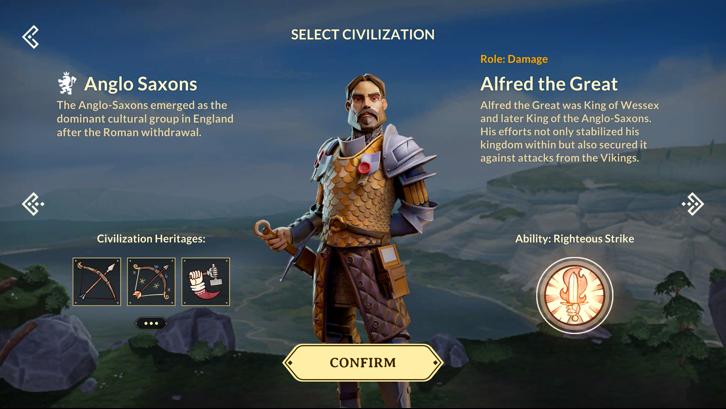Show the next civilization
The height and width of the screenshot is (409, 726).
coord(693,204)
